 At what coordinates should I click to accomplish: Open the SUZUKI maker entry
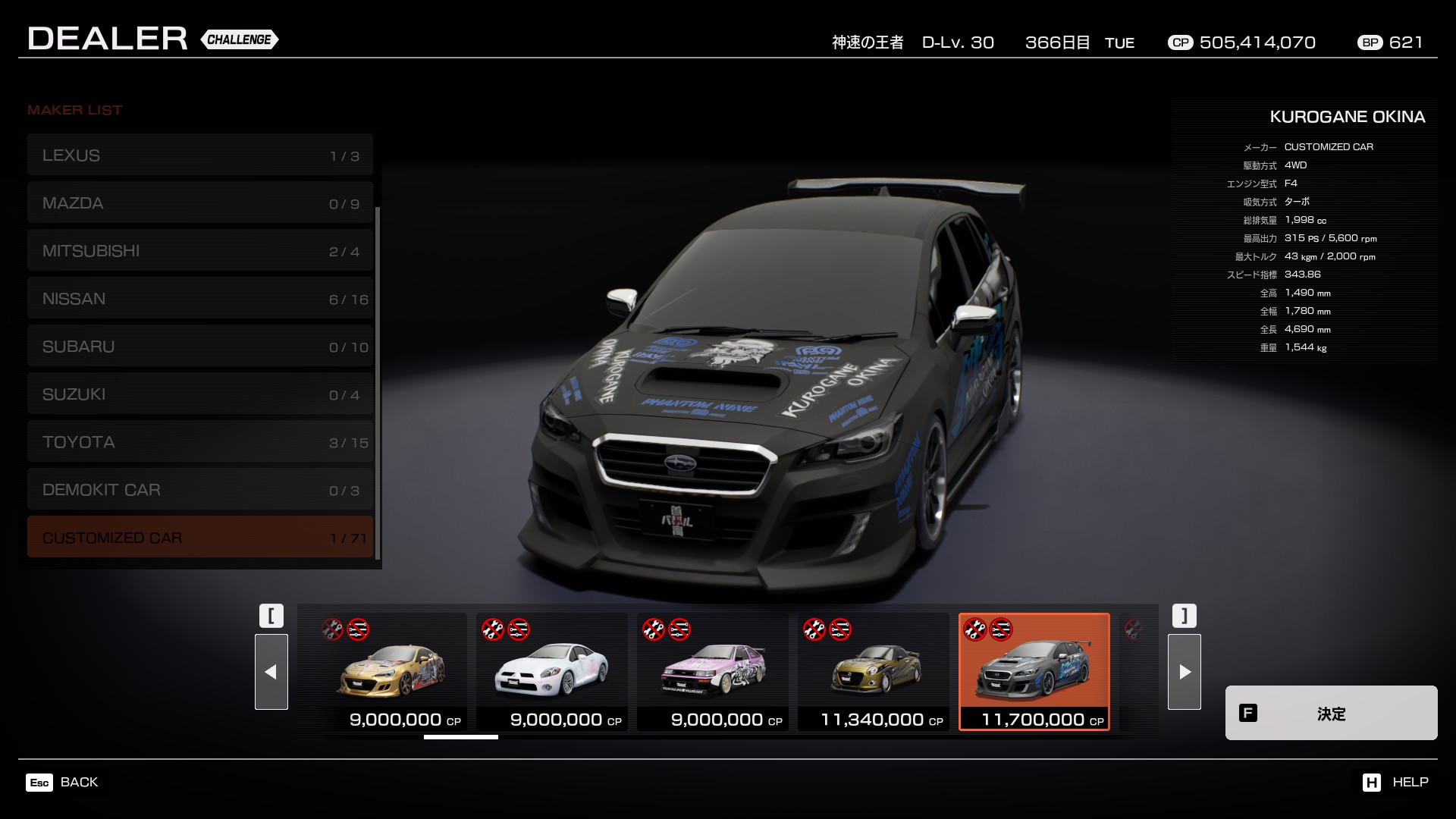(199, 394)
